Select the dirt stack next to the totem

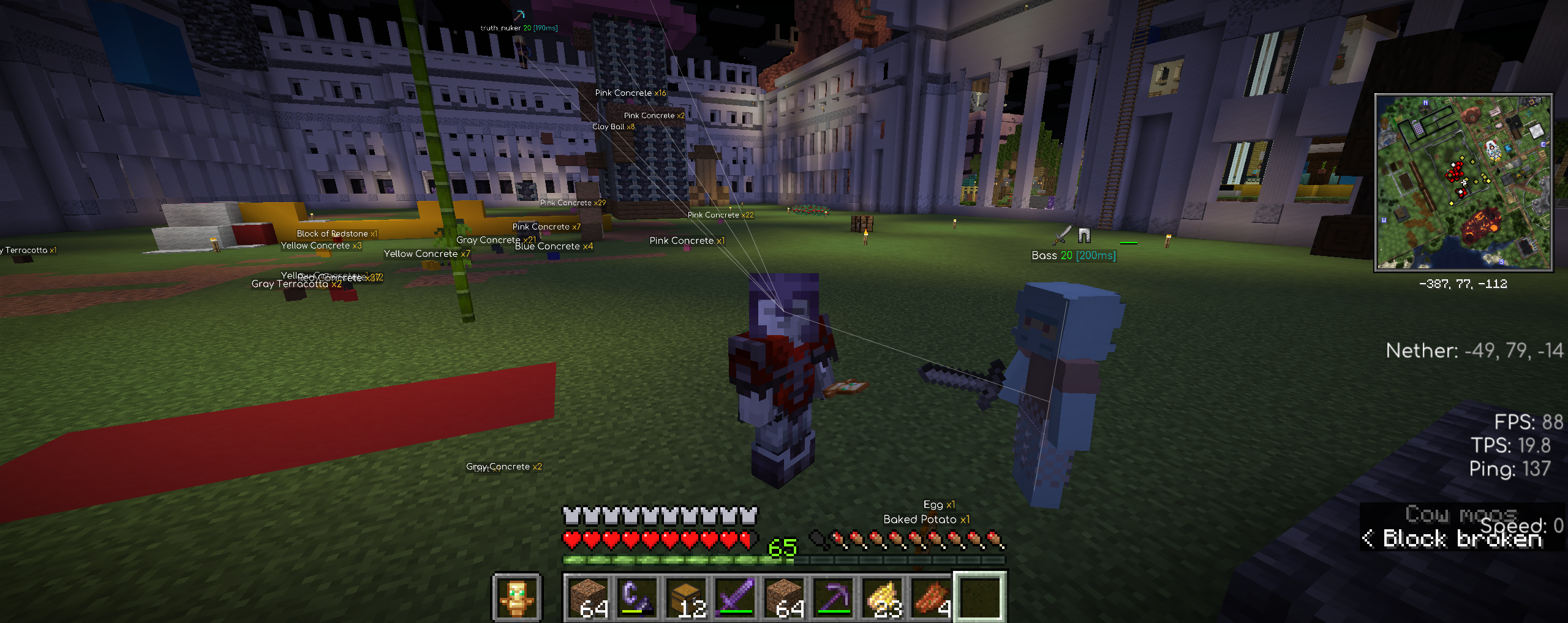589,597
